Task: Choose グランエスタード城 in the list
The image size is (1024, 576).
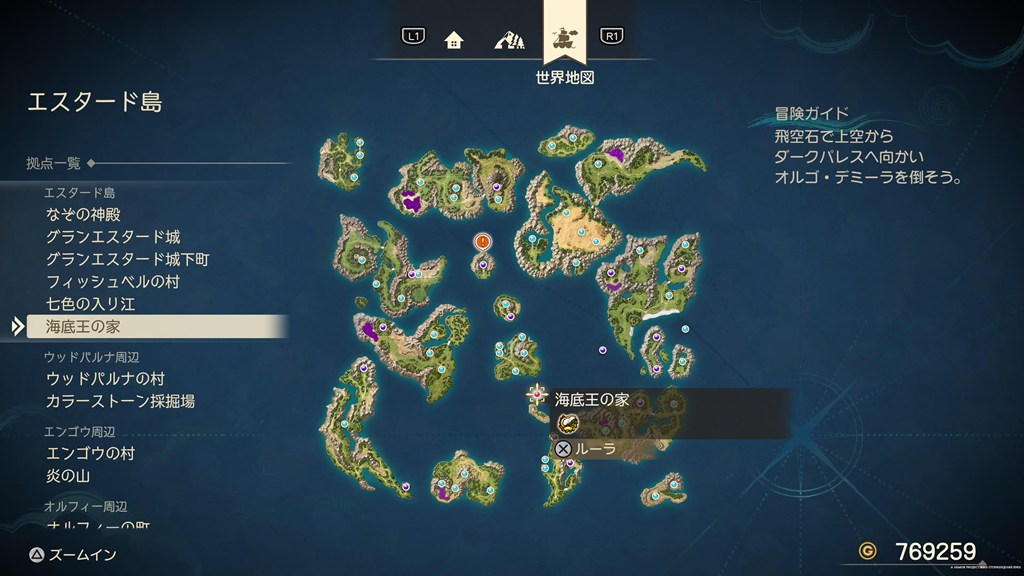Action: point(113,237)
